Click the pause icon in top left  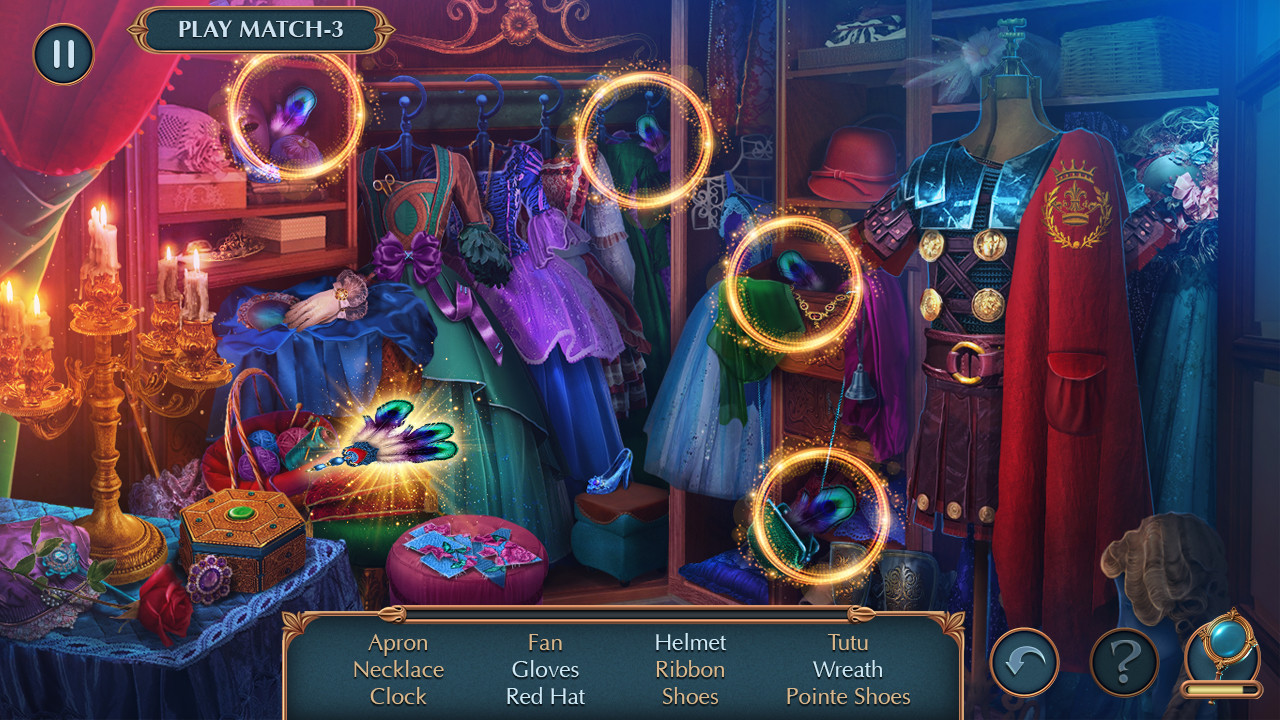pos(62,54)
